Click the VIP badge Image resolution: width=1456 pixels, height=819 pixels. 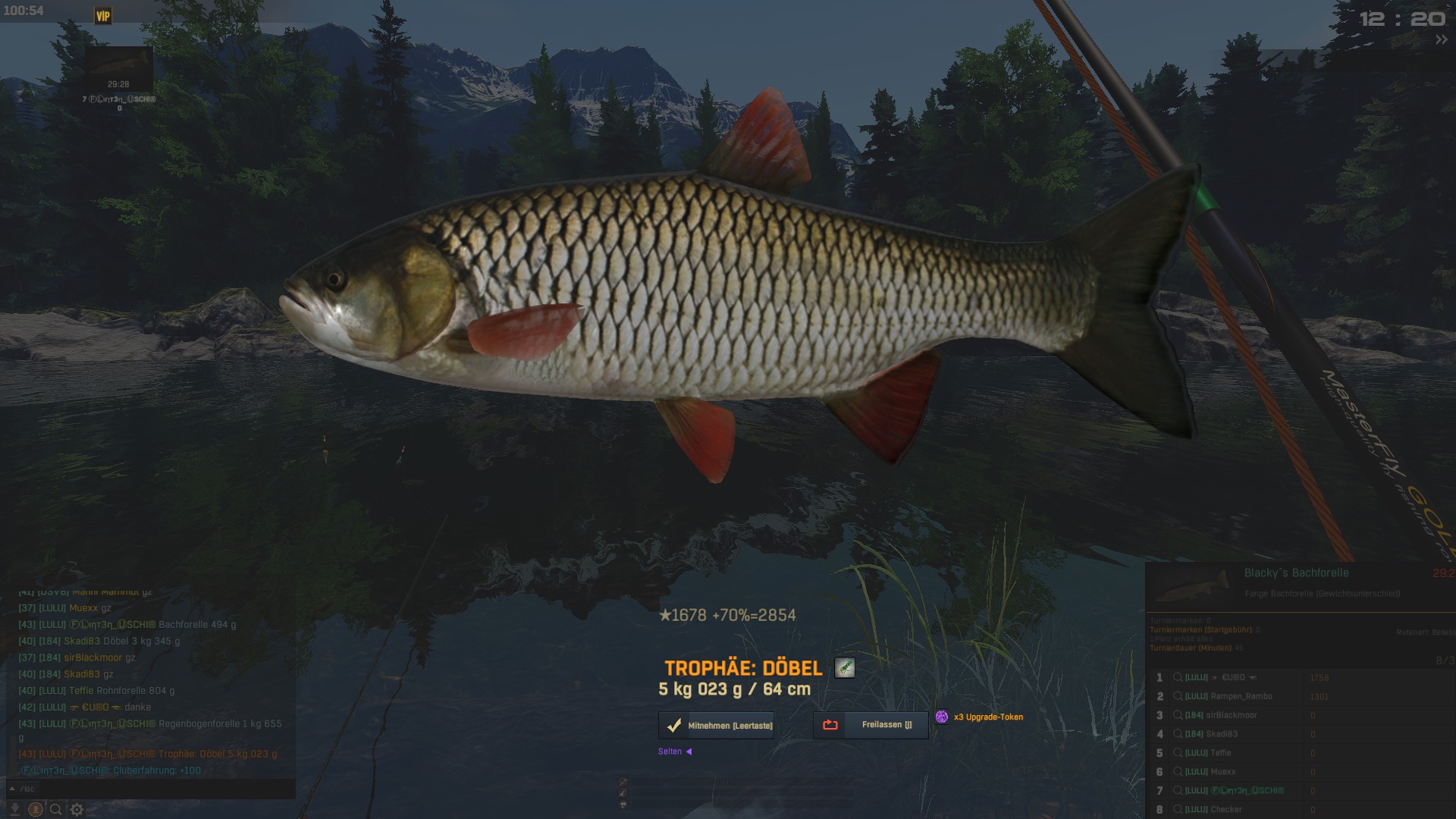coord(102,15)
